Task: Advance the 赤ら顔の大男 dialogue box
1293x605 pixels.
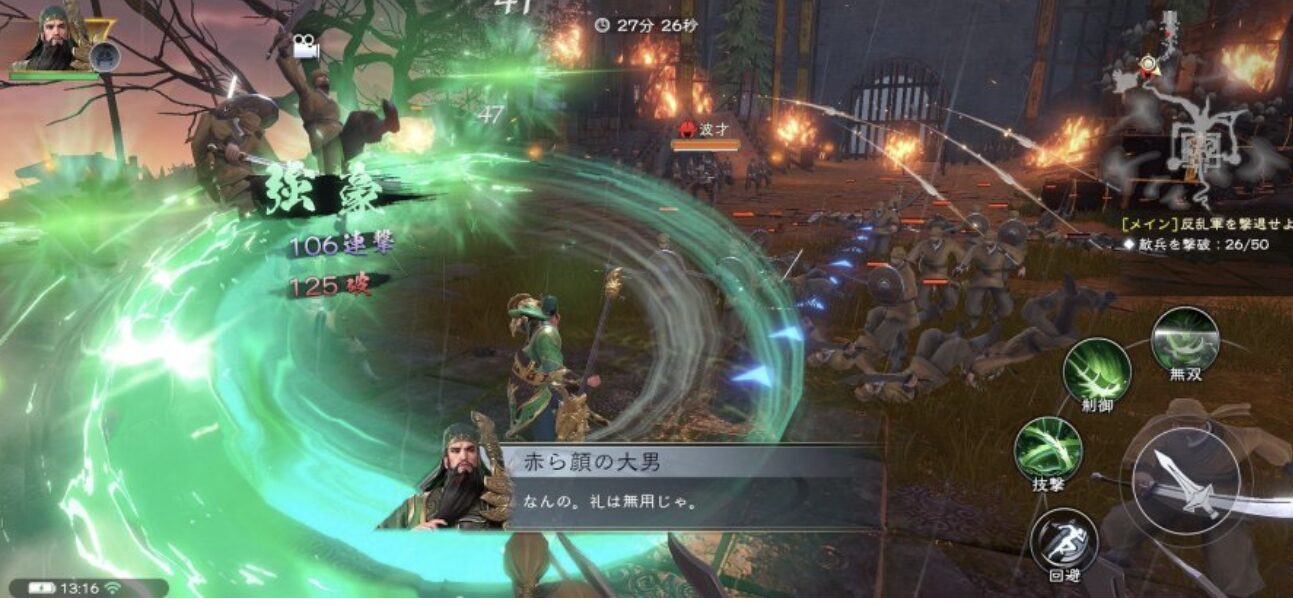Action: click(690, 487)
